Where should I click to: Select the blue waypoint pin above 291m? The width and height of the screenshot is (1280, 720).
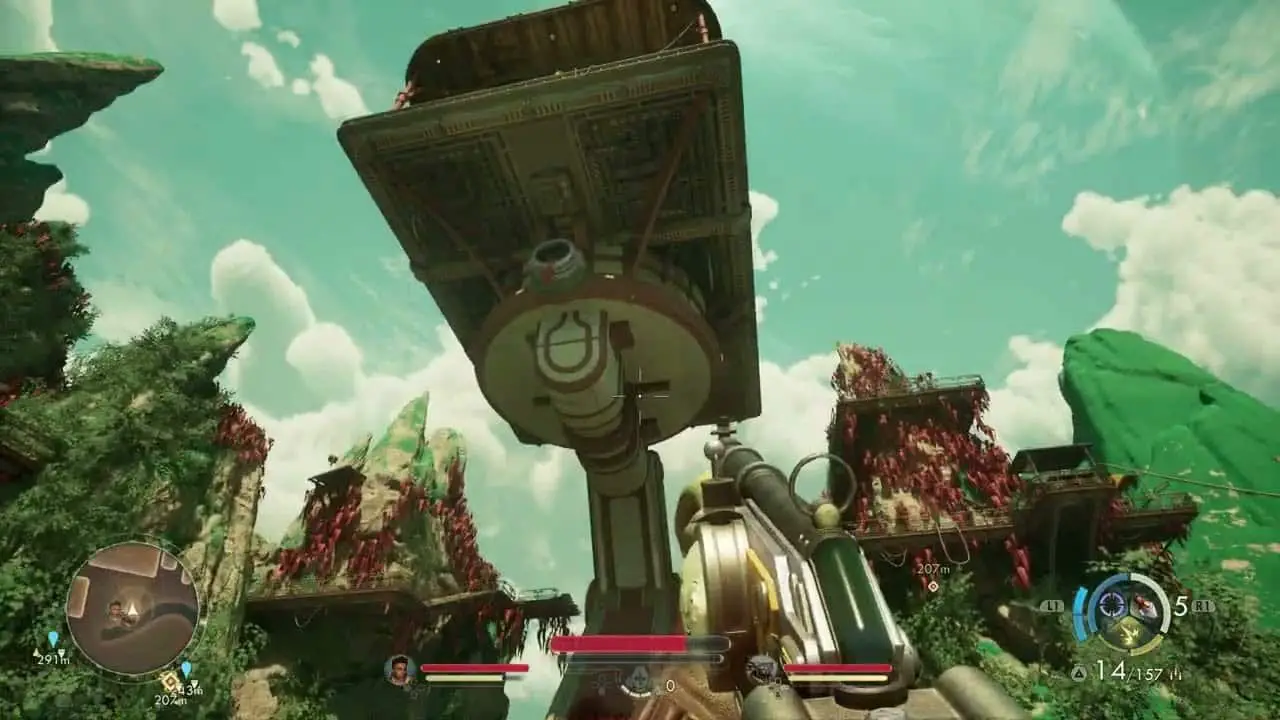click(x=53, y=639)
